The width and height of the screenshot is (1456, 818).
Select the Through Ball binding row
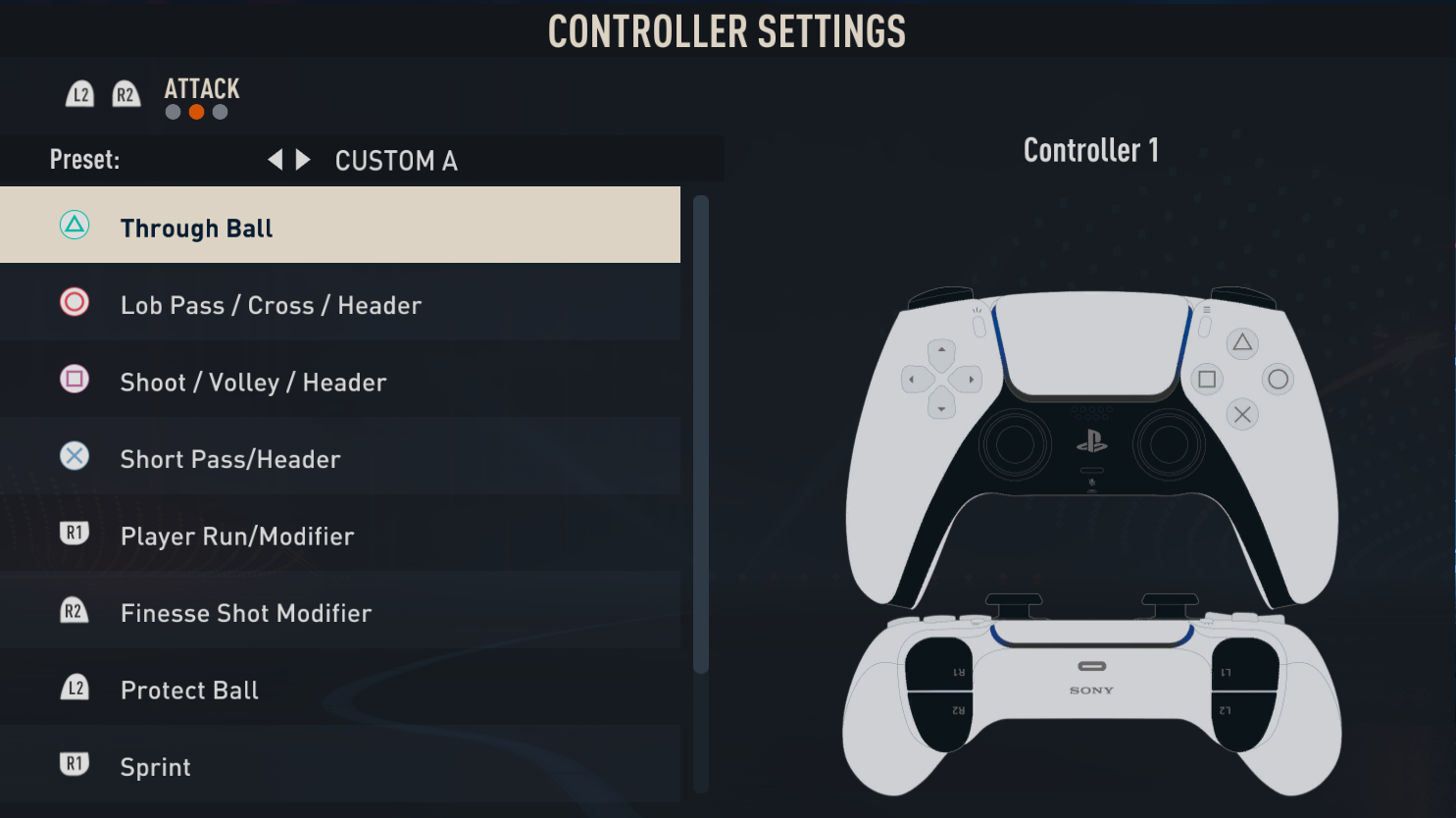[x=339, y=227]
